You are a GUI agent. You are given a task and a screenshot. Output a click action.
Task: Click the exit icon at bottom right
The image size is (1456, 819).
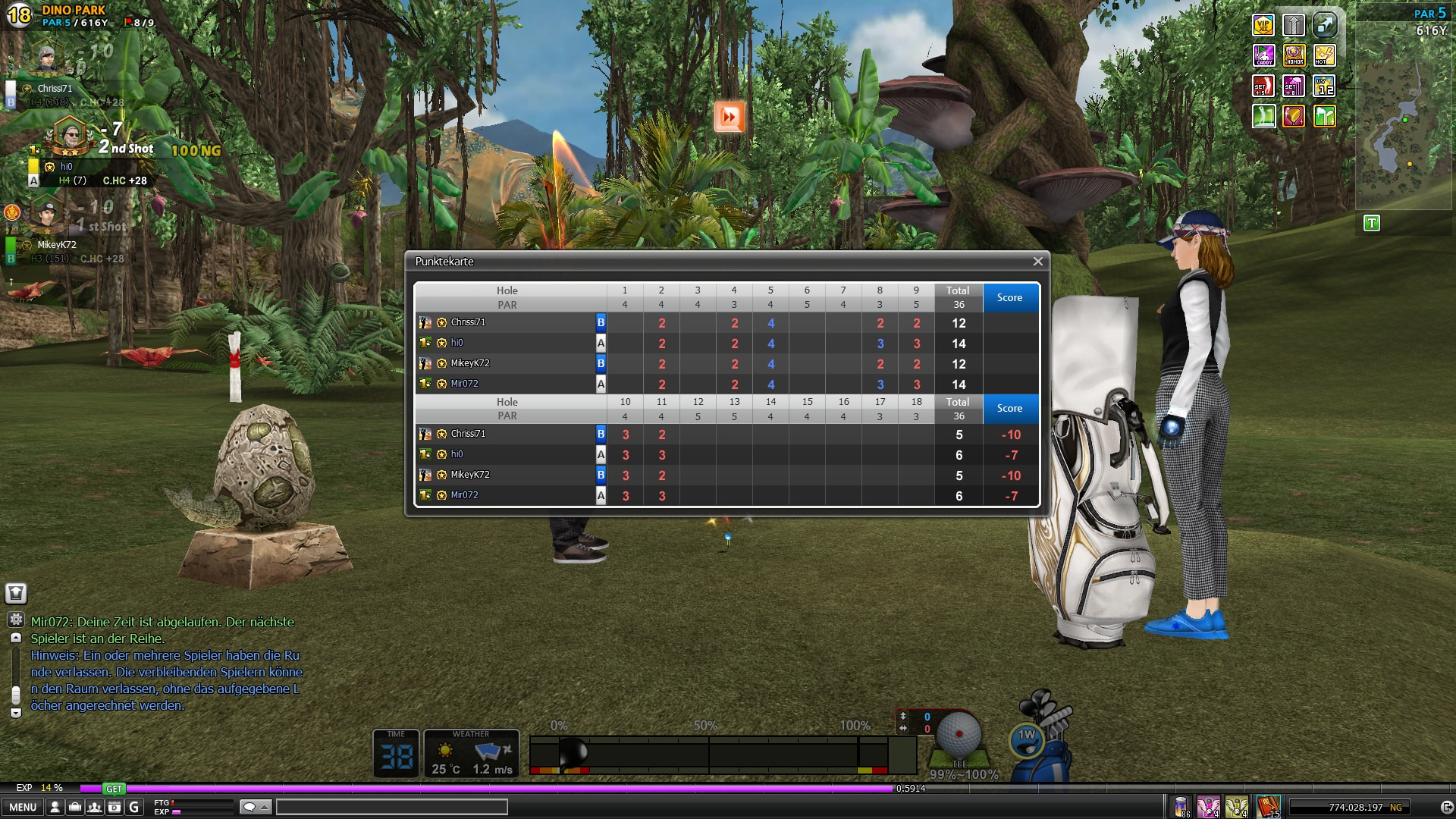[1446, 808]
